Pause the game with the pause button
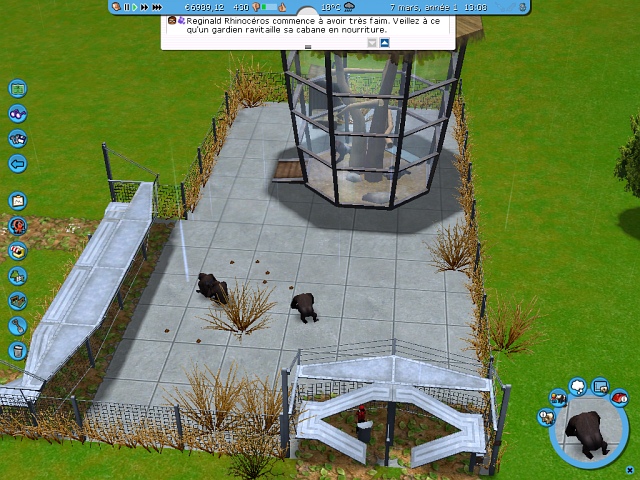This screenshot has width=640, height=480. [126, 7]
